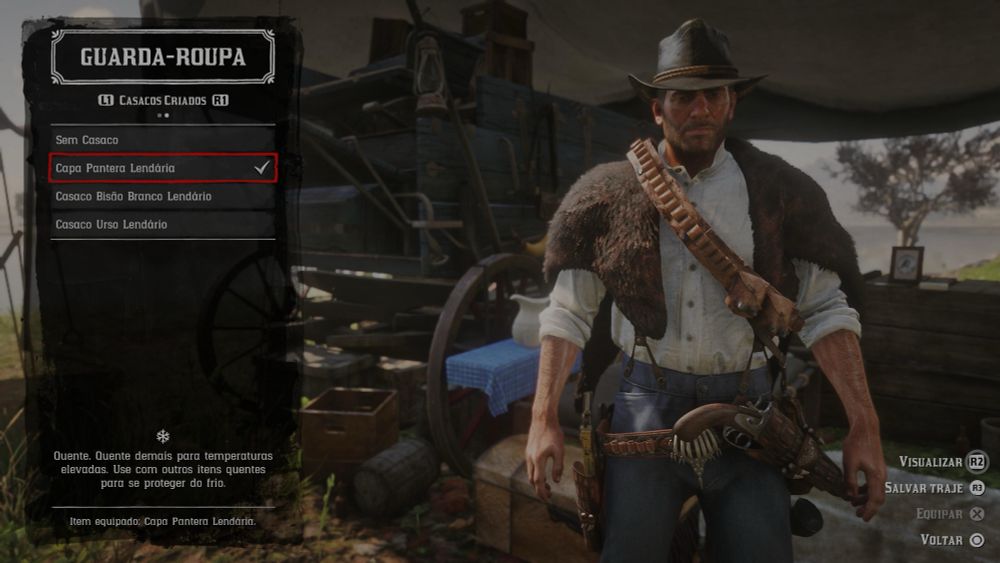Select Casaco Bisão Branco Lendário
The height and width of the screenshot is (563, 1000).
(162, 196)
